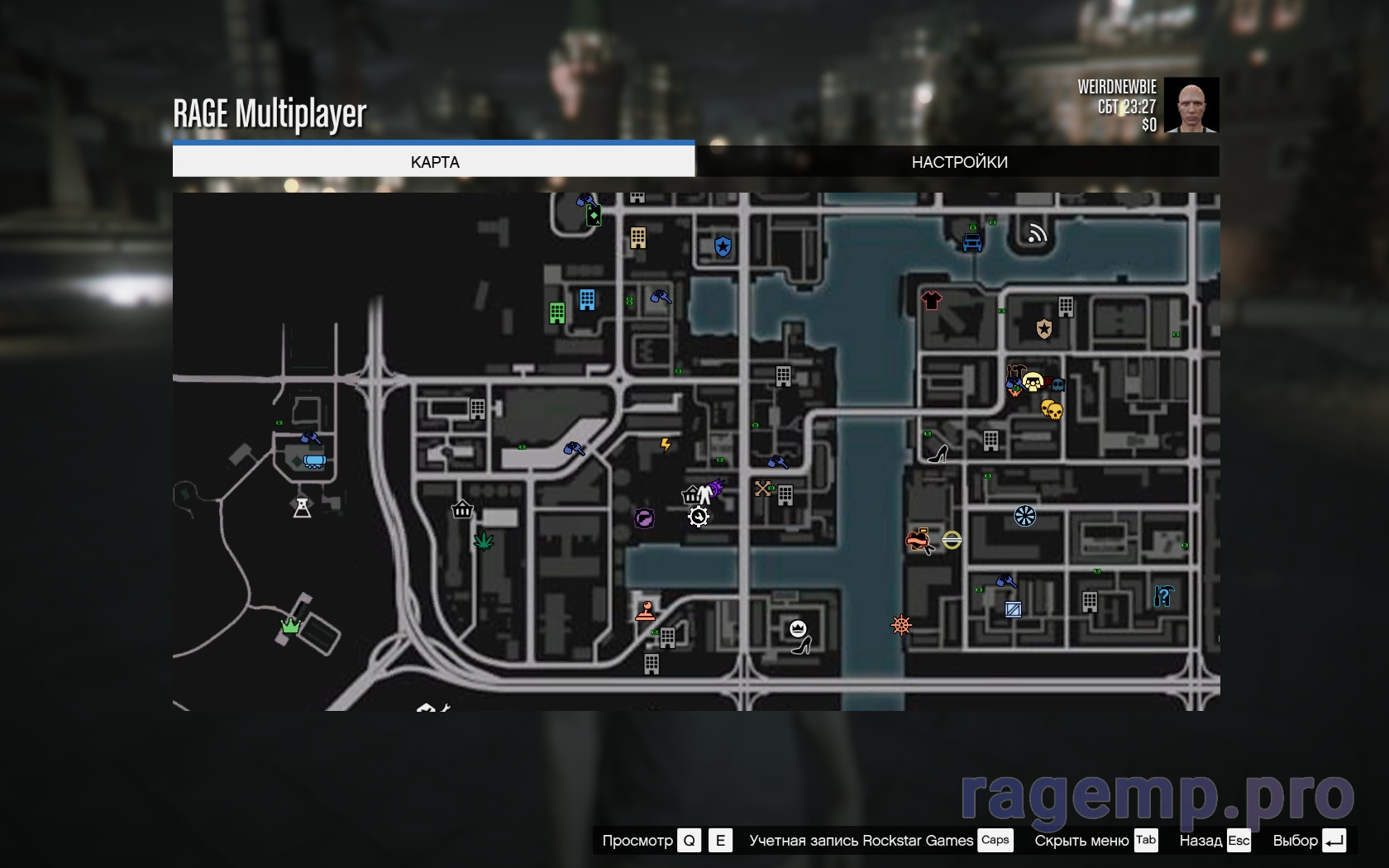
Task: Choose the yellow lightning bolt marker
Action: pyautogui.click(x=666, y=446)
